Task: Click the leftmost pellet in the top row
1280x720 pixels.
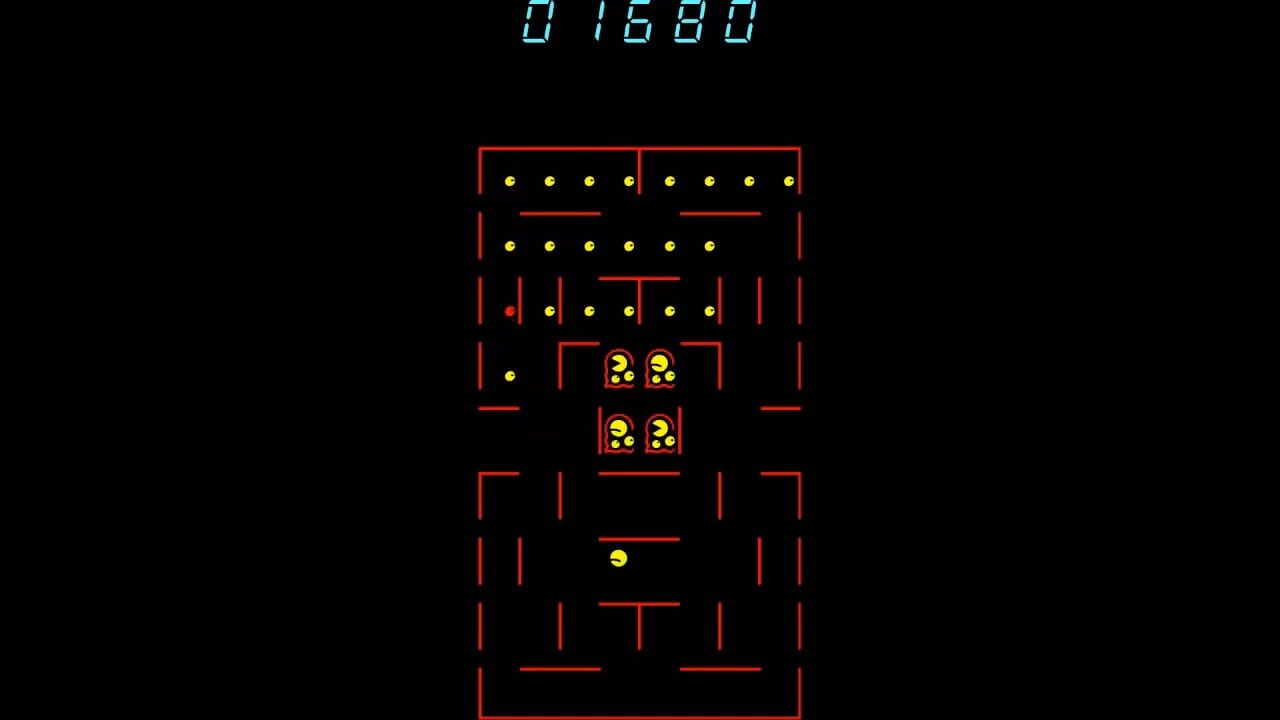Action: pos(508,182)
